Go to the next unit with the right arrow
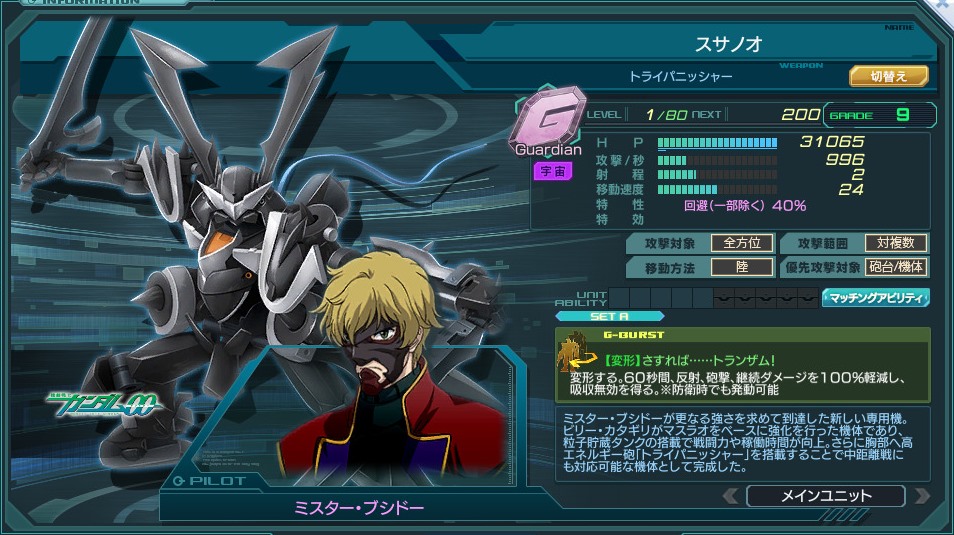This screenshot has height=535, width=954. (x=921, y=496)
